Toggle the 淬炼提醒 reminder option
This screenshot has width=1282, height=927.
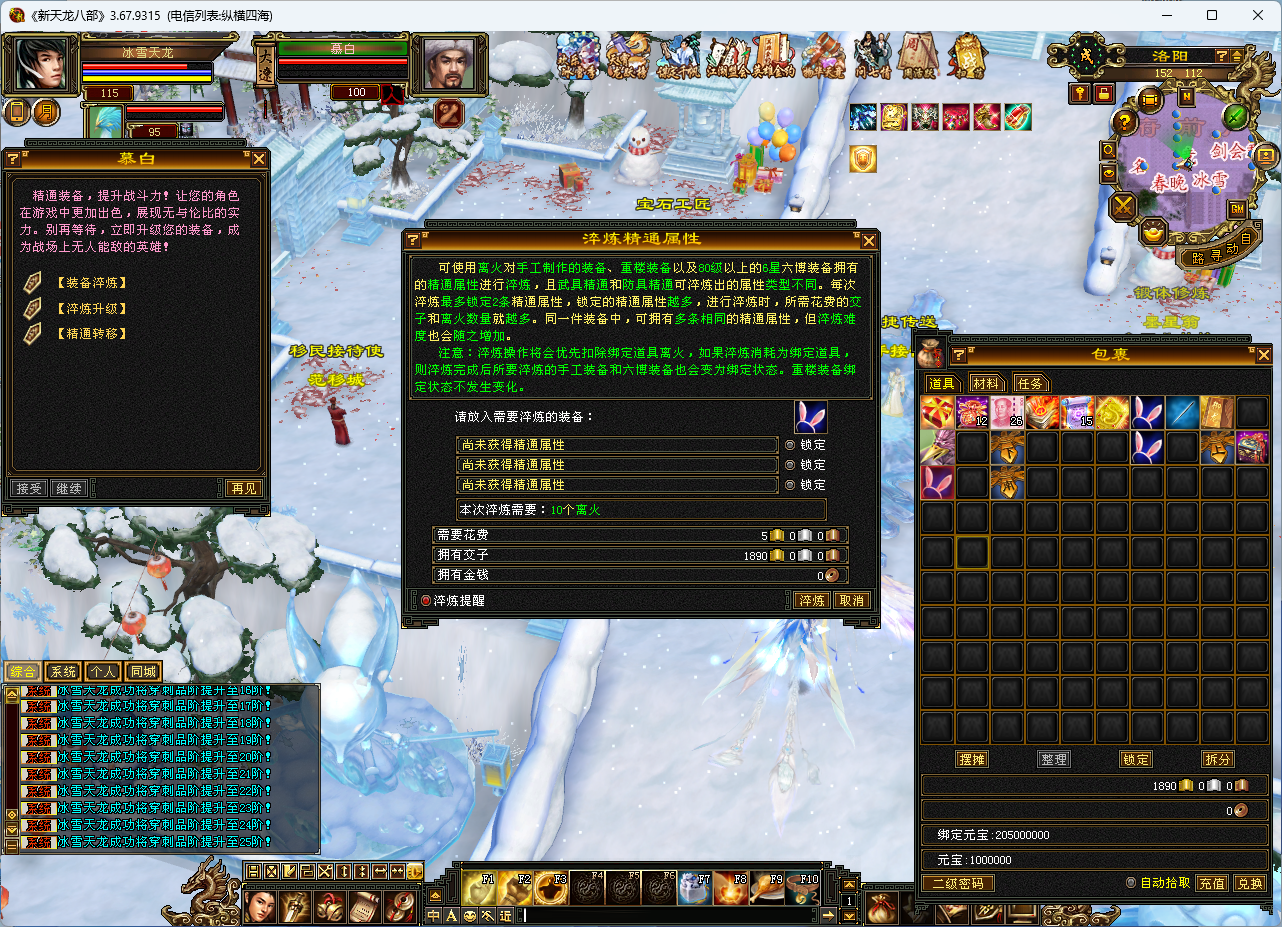click(426, 600)
